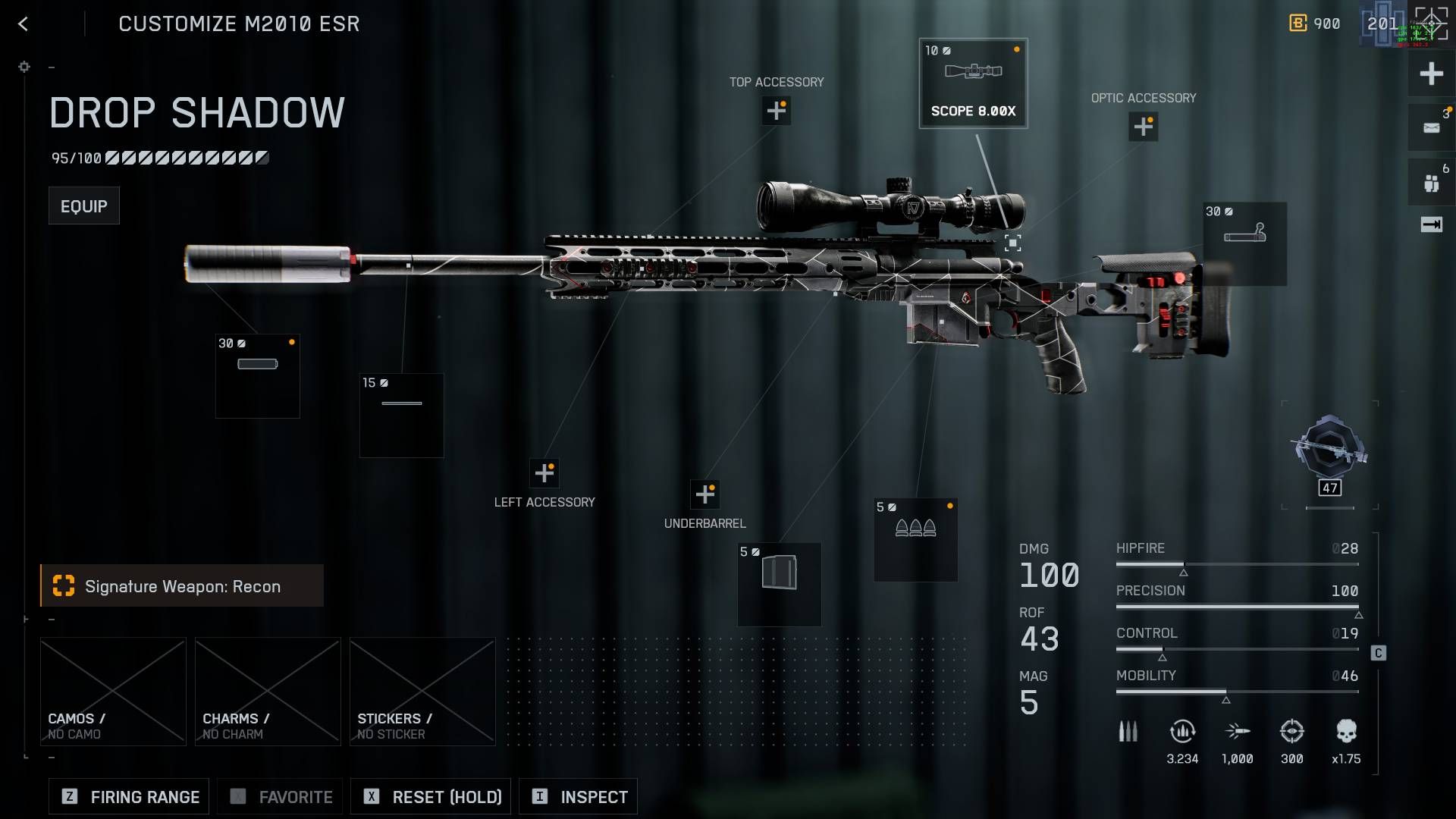
Task: Switch to the Camos tab
Action: point(113,690)
